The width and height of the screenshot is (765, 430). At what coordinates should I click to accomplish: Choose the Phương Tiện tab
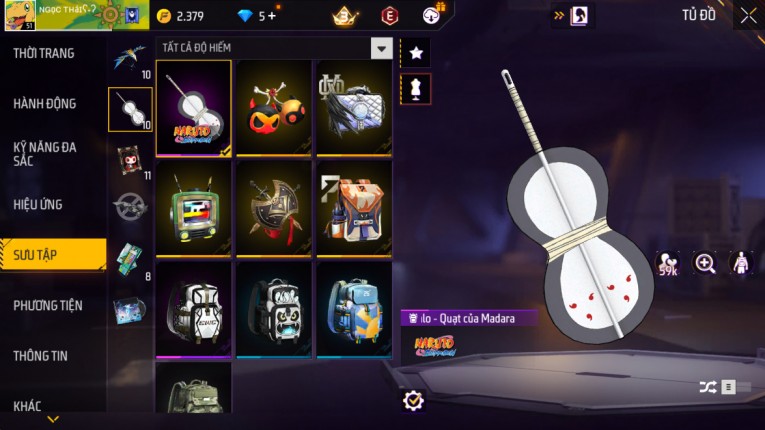(48, 305)
